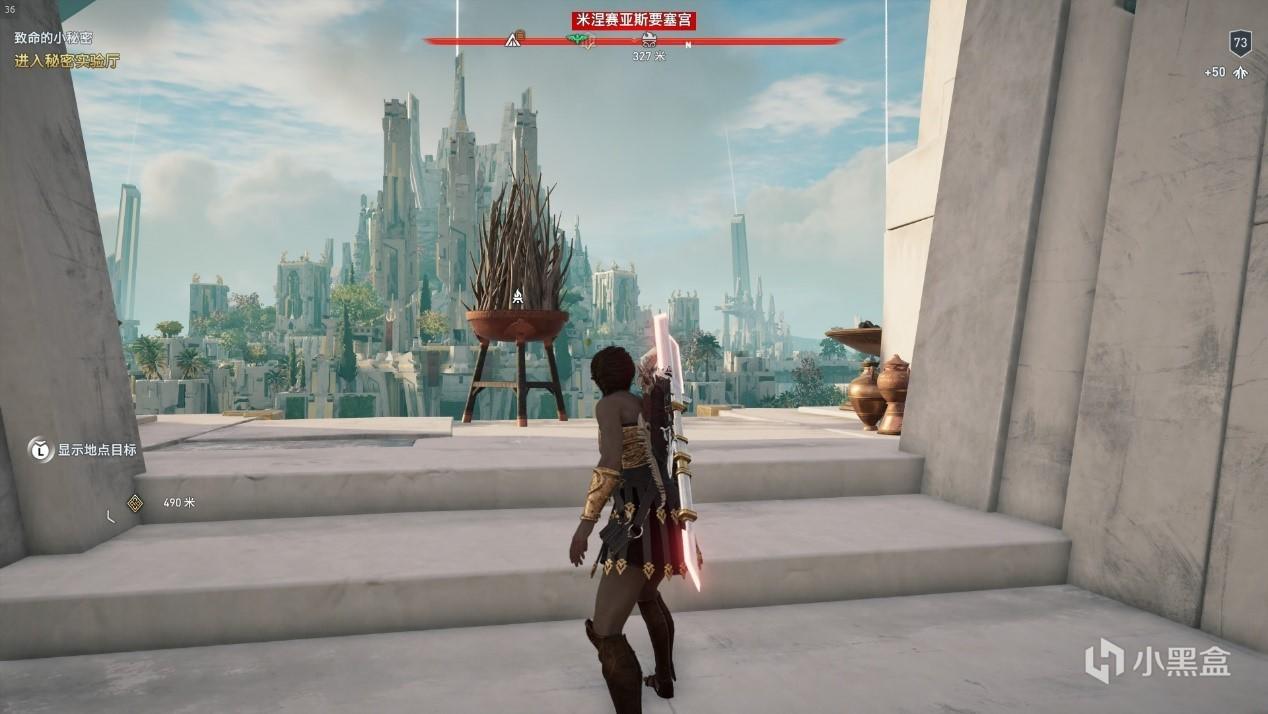The height and width of the screenshot is (714, 1268).
Task: Click the red location banner 米涅赛亚斯要塞宫
Action: pos(633,20)
